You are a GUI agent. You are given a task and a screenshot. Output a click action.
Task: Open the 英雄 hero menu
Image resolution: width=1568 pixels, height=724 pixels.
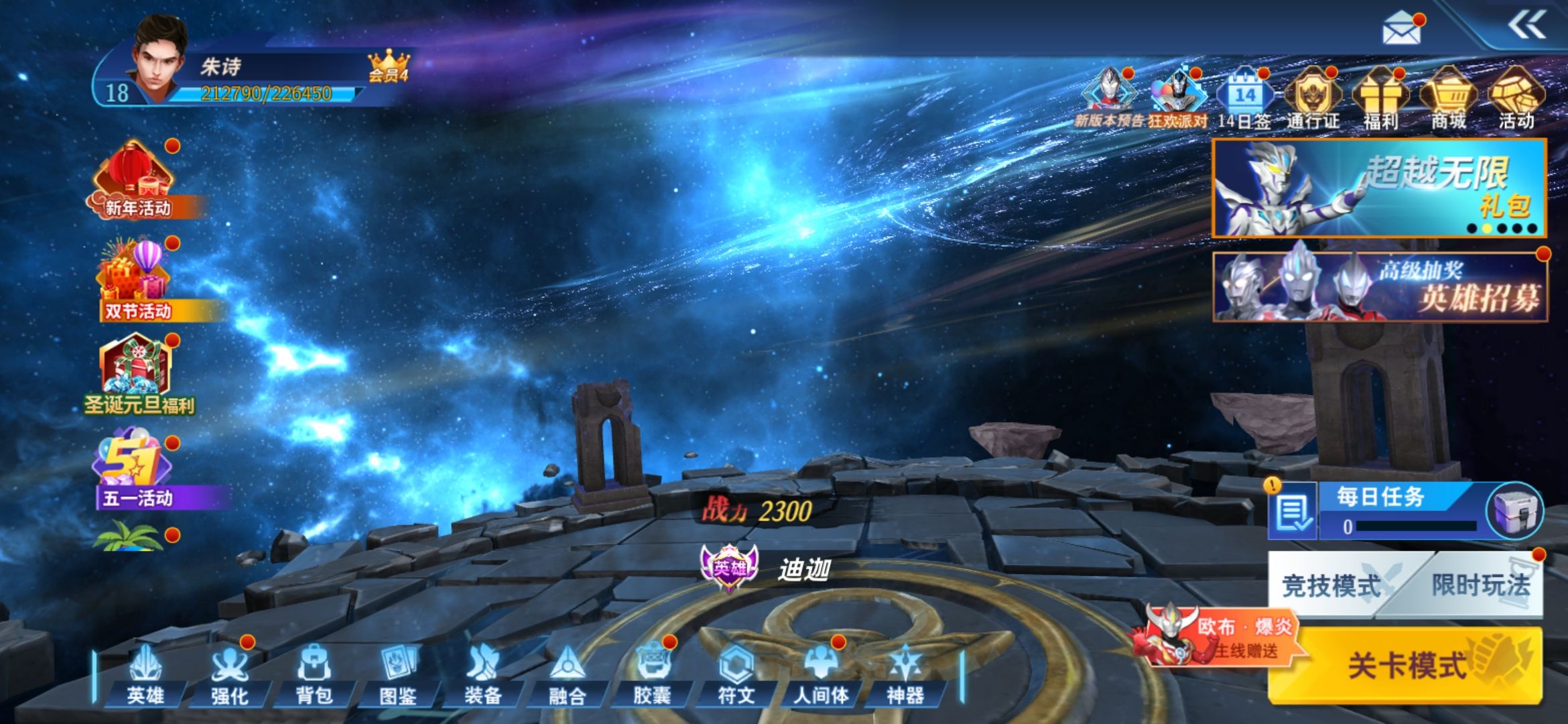tap(145, 674)
